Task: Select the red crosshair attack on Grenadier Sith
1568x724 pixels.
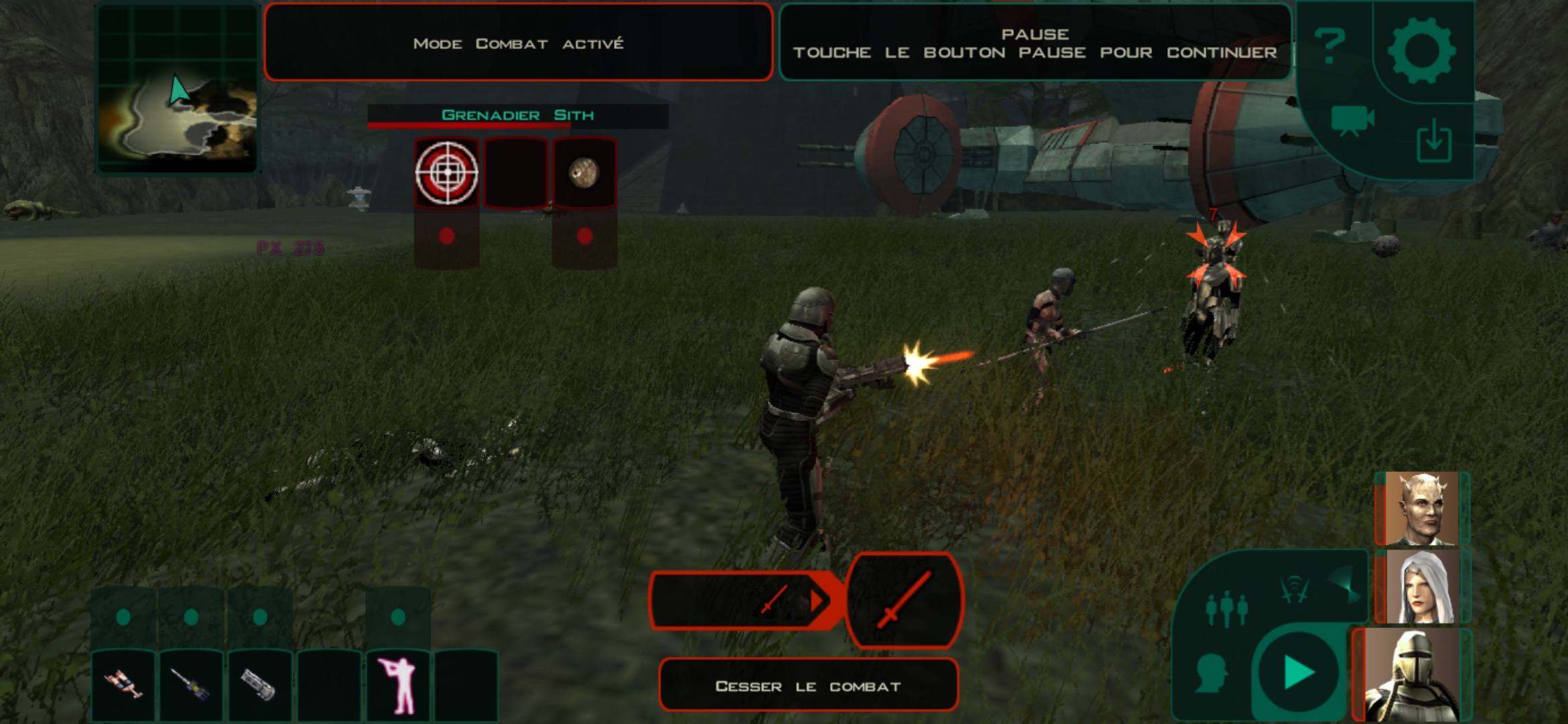Action: [x=447, y=173]
